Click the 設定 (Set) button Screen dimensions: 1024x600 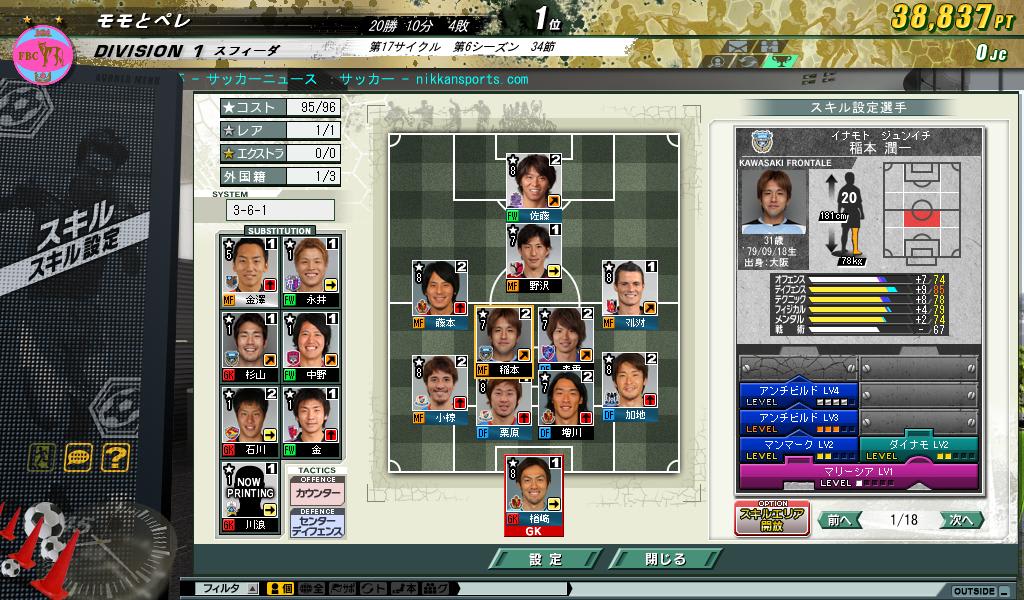[546, 559]
